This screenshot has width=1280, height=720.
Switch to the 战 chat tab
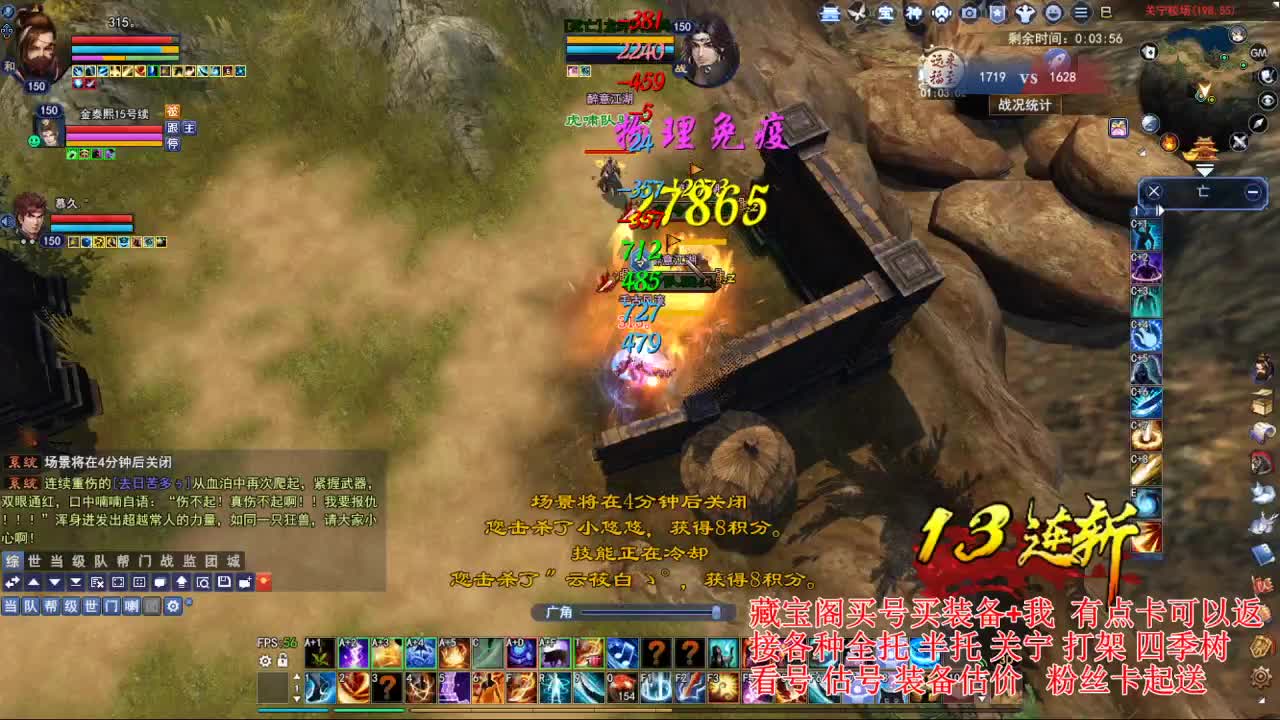[166, 564]
